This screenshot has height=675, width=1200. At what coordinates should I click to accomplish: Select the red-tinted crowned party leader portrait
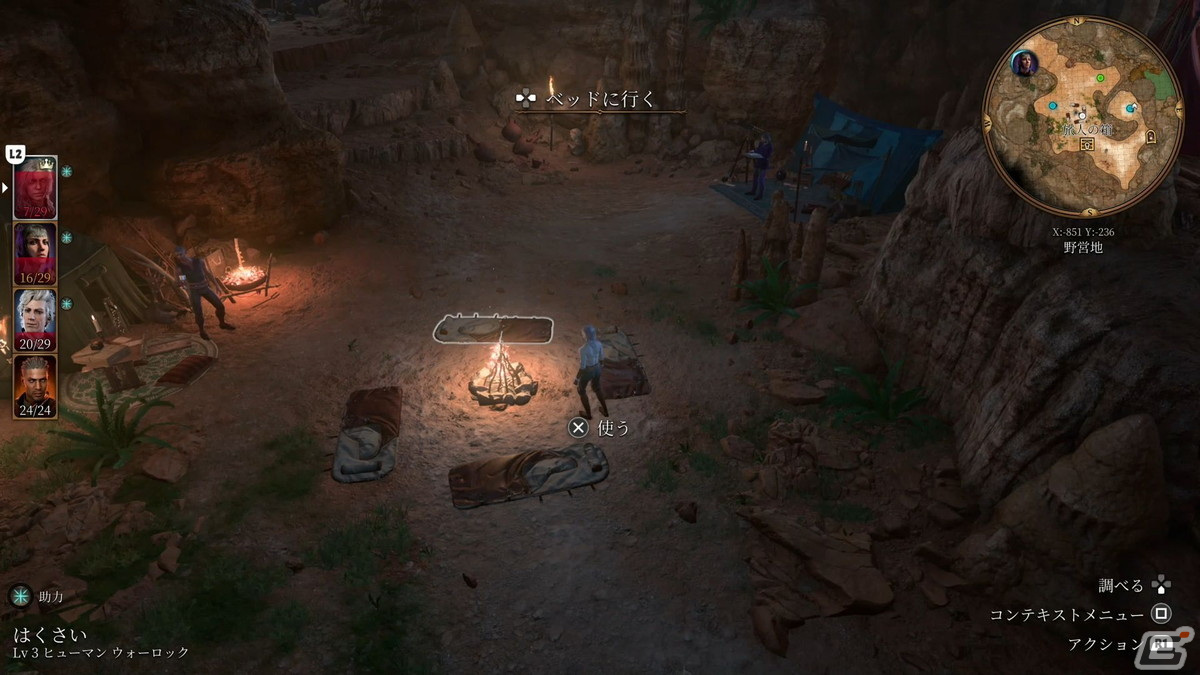coord(34,186)
